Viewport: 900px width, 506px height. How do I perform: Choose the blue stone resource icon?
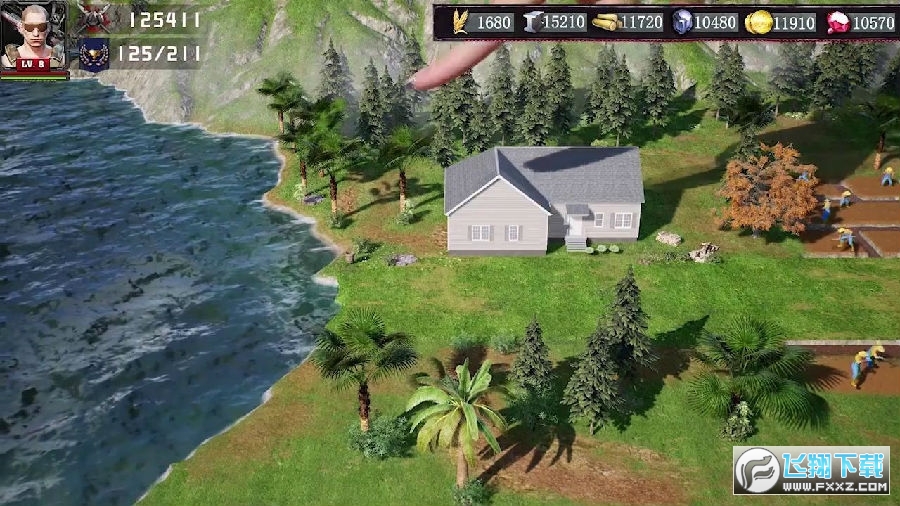[682, 21]
